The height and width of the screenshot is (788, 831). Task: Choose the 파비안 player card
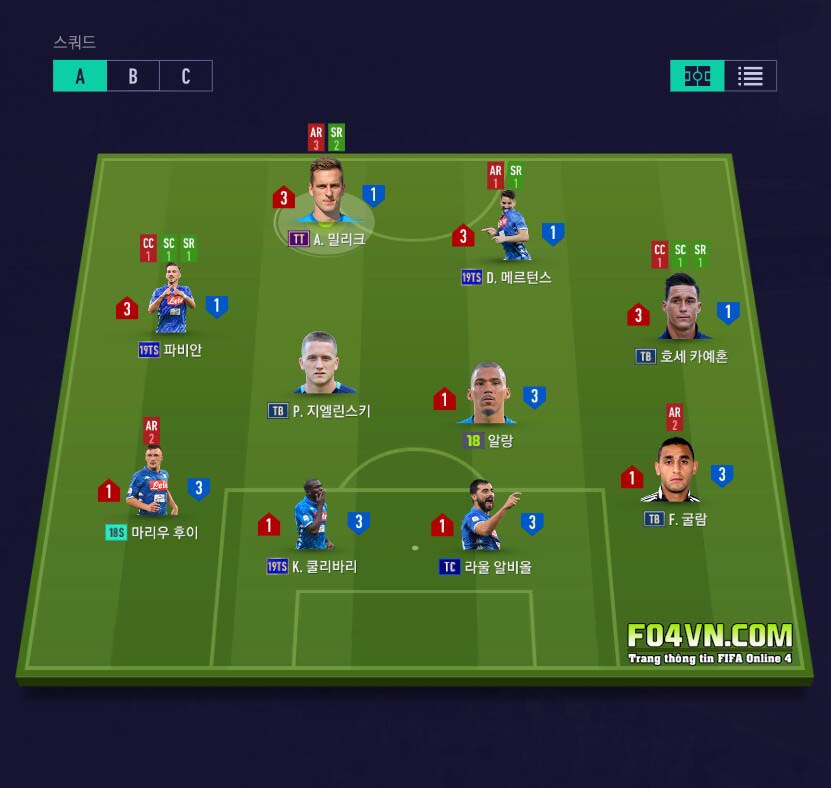click(x=172, y=304)
